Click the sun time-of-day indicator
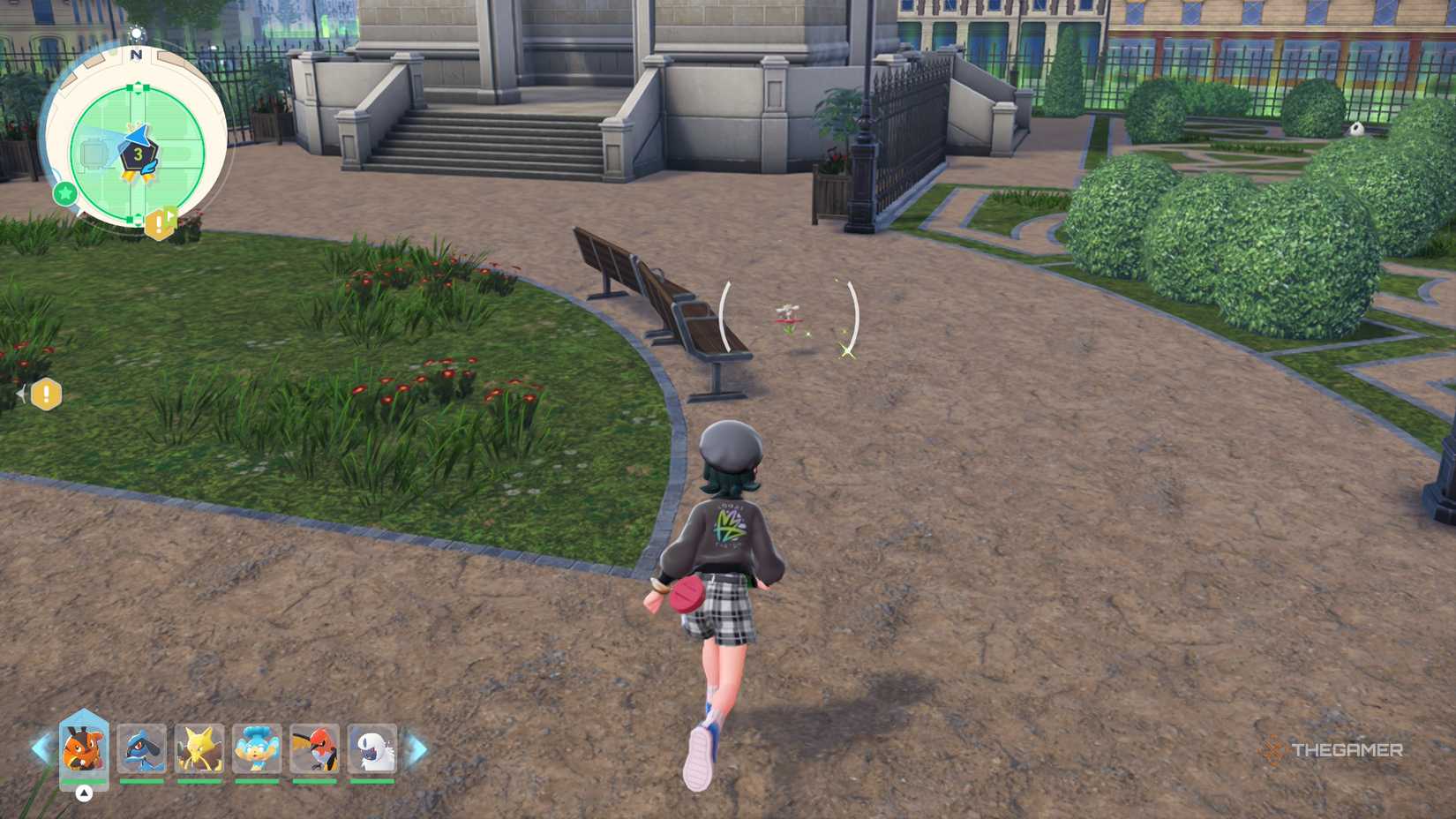1456x819 pixels. pyautogui.click(x=136, y=34)
